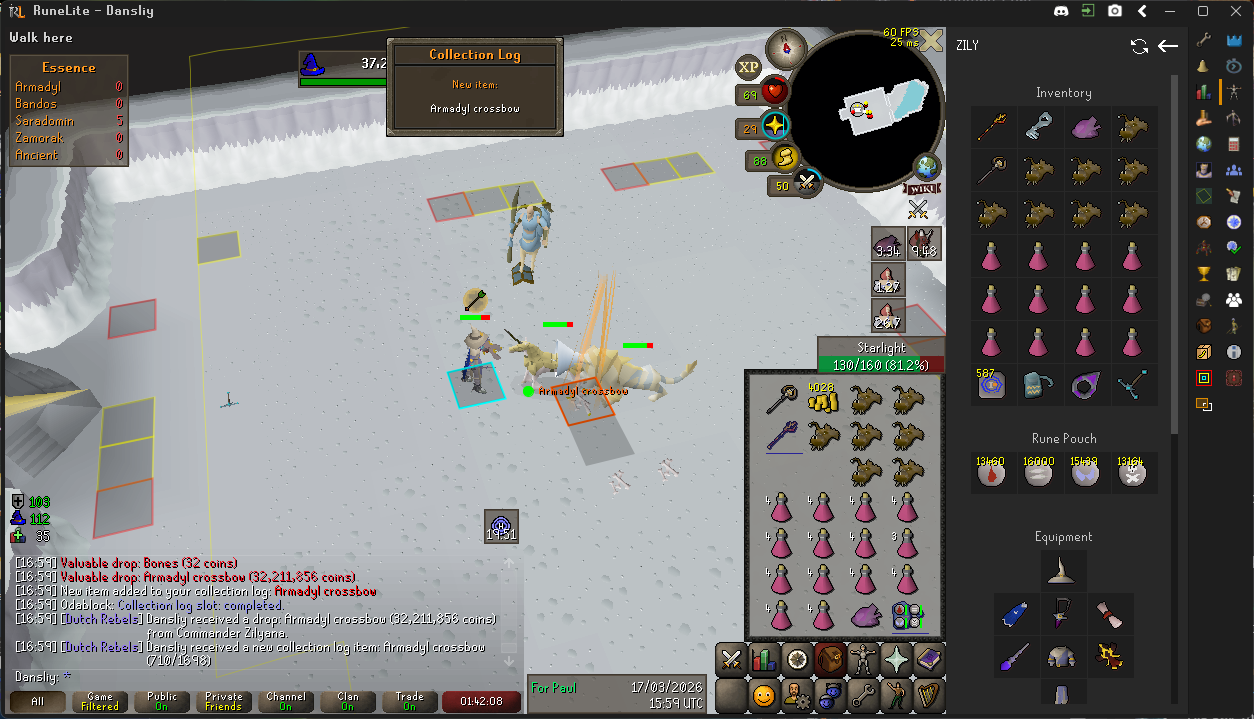1254x719 pixels.
Task: Switch chat to the Game filter tab
Action: tap(100, 702)
